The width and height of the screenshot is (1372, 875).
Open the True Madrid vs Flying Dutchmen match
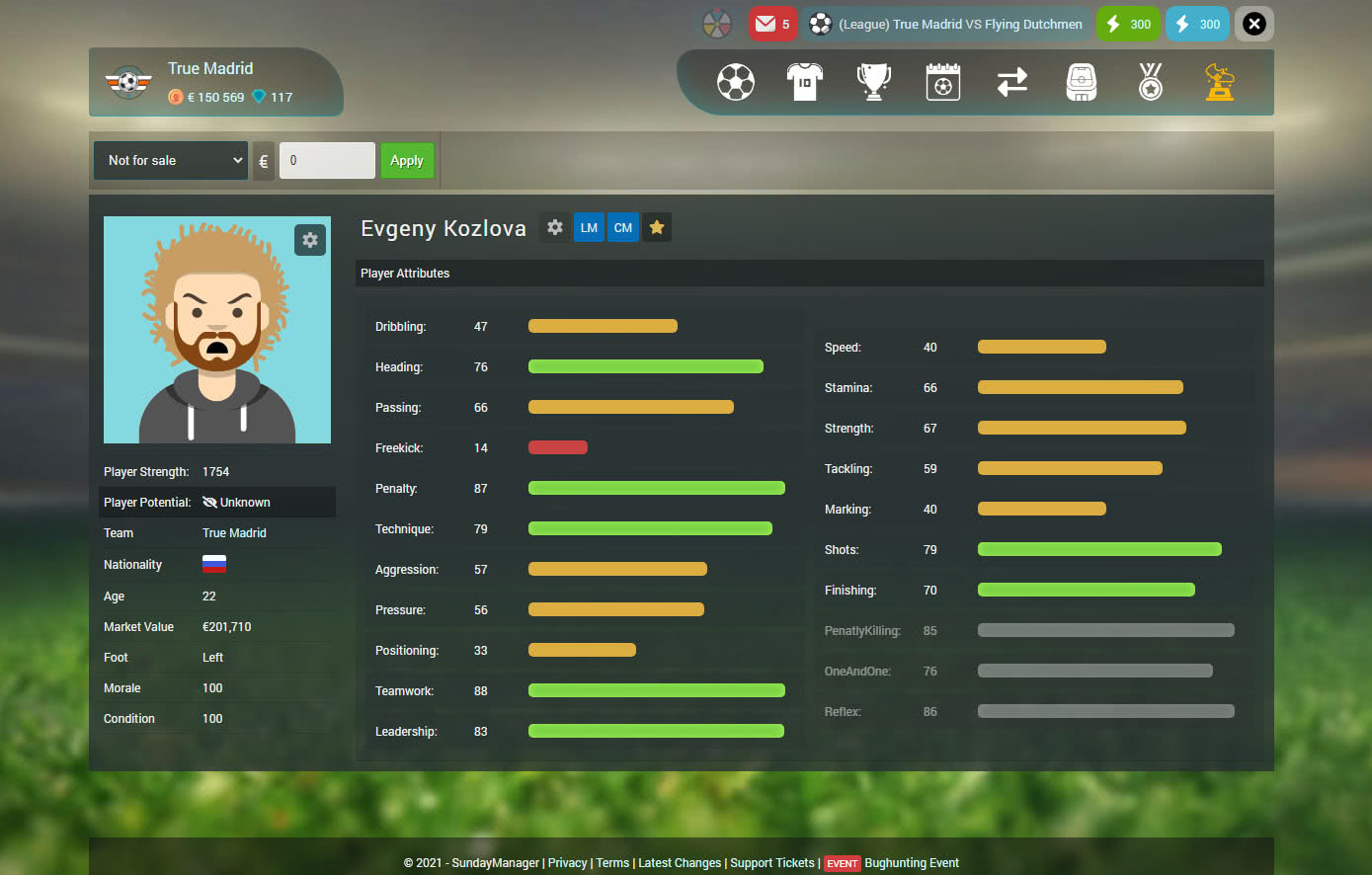tap(946, 25)
